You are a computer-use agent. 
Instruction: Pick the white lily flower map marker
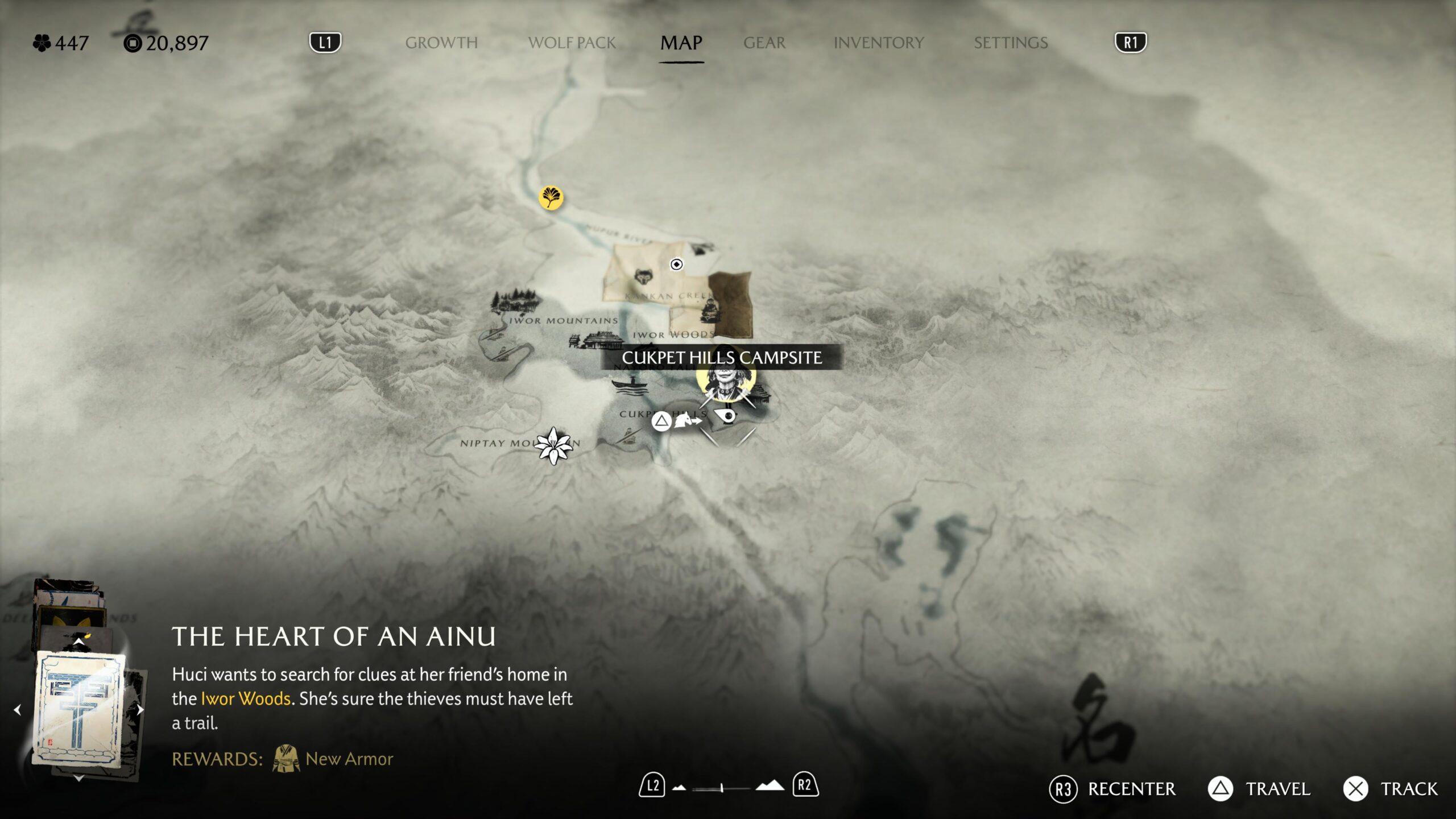coord(553,446)
